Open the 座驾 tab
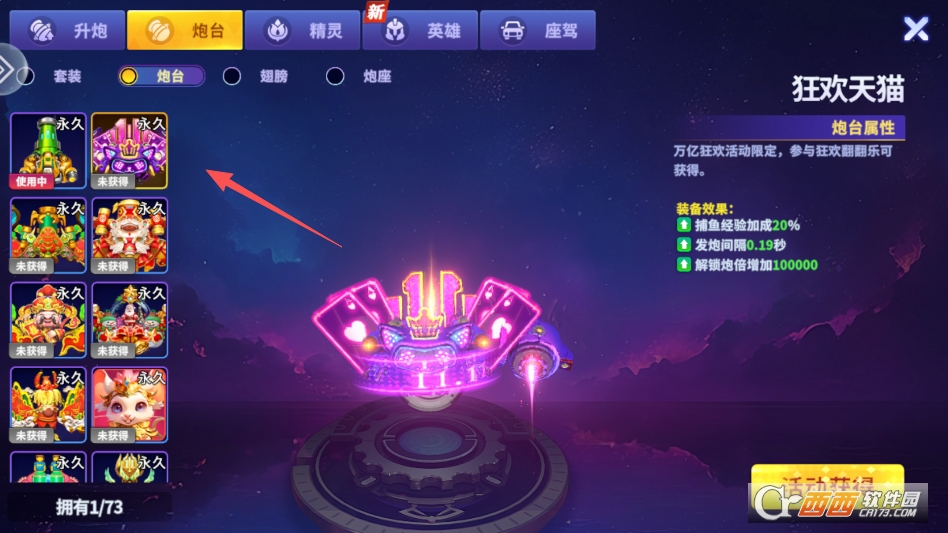This screenshot has height=533, width=948. [538, 31]
